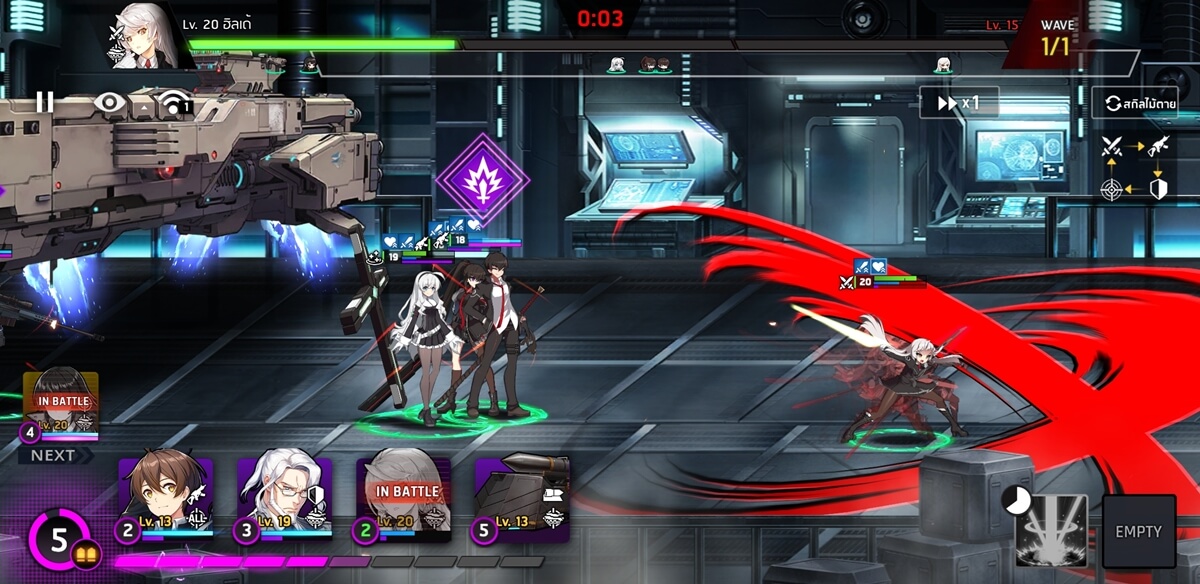The height and width of the screenshot is (584, 1200).
Task: Toggle the eye visibility icon
Action: pos(110,102)
